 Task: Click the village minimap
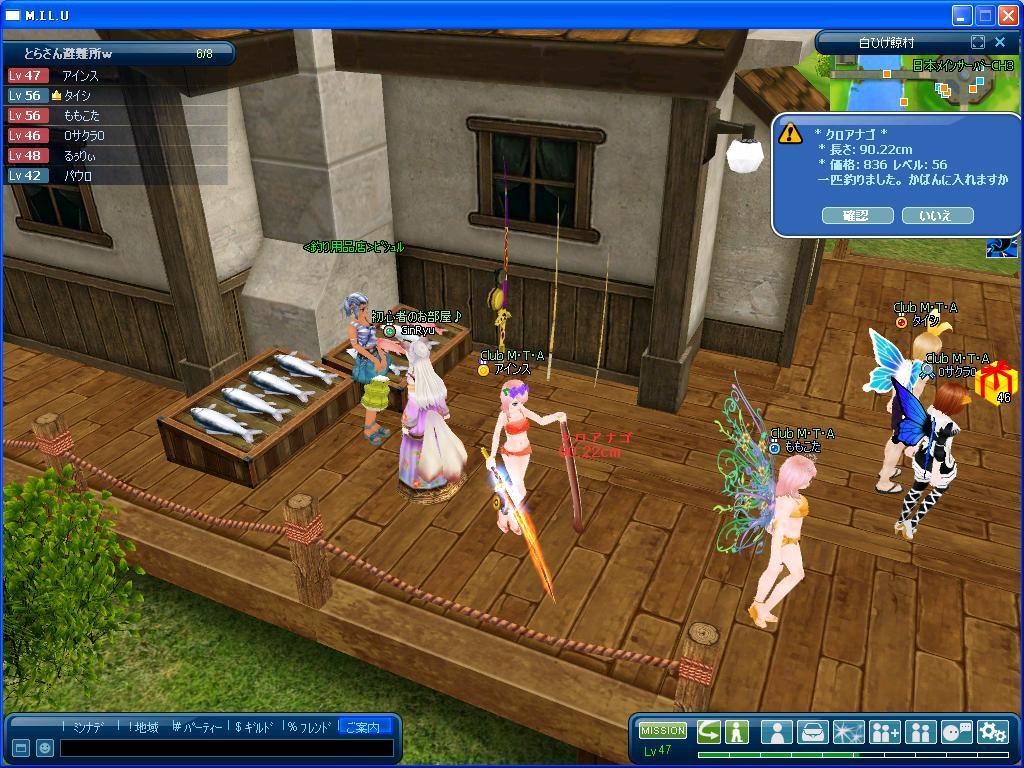920,84
